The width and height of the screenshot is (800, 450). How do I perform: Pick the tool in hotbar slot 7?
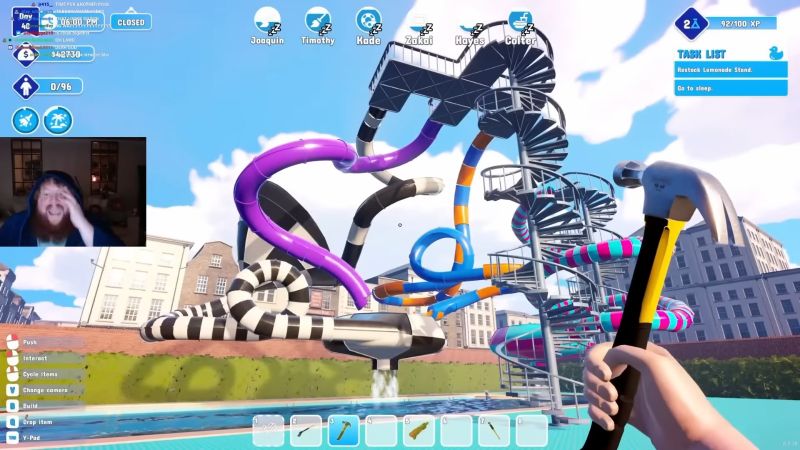tap(494, 431)
